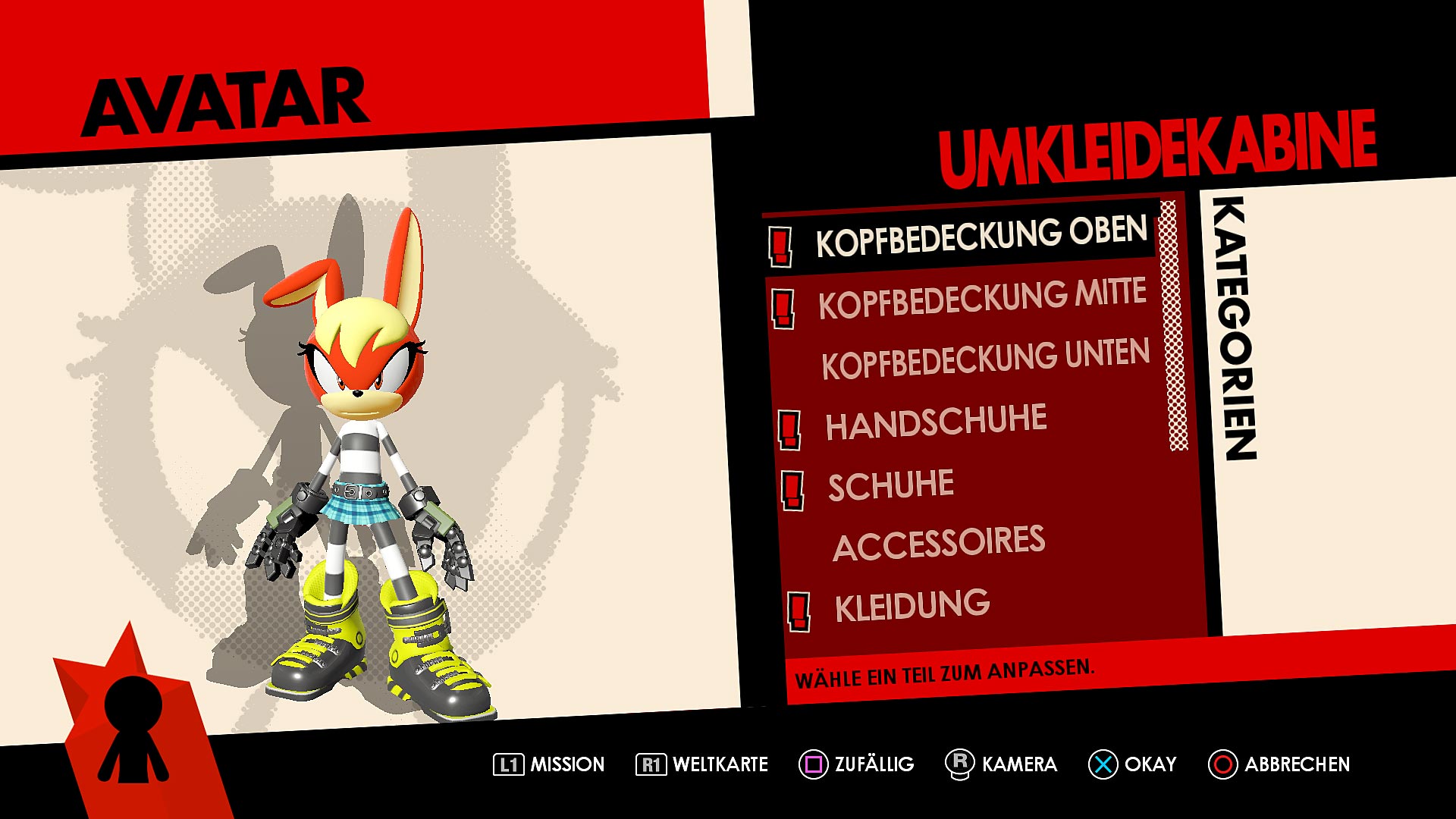Choose Kopfbedeckung Unten from the list
Viewport: 1456px width, 819px height.
(985, 359)
